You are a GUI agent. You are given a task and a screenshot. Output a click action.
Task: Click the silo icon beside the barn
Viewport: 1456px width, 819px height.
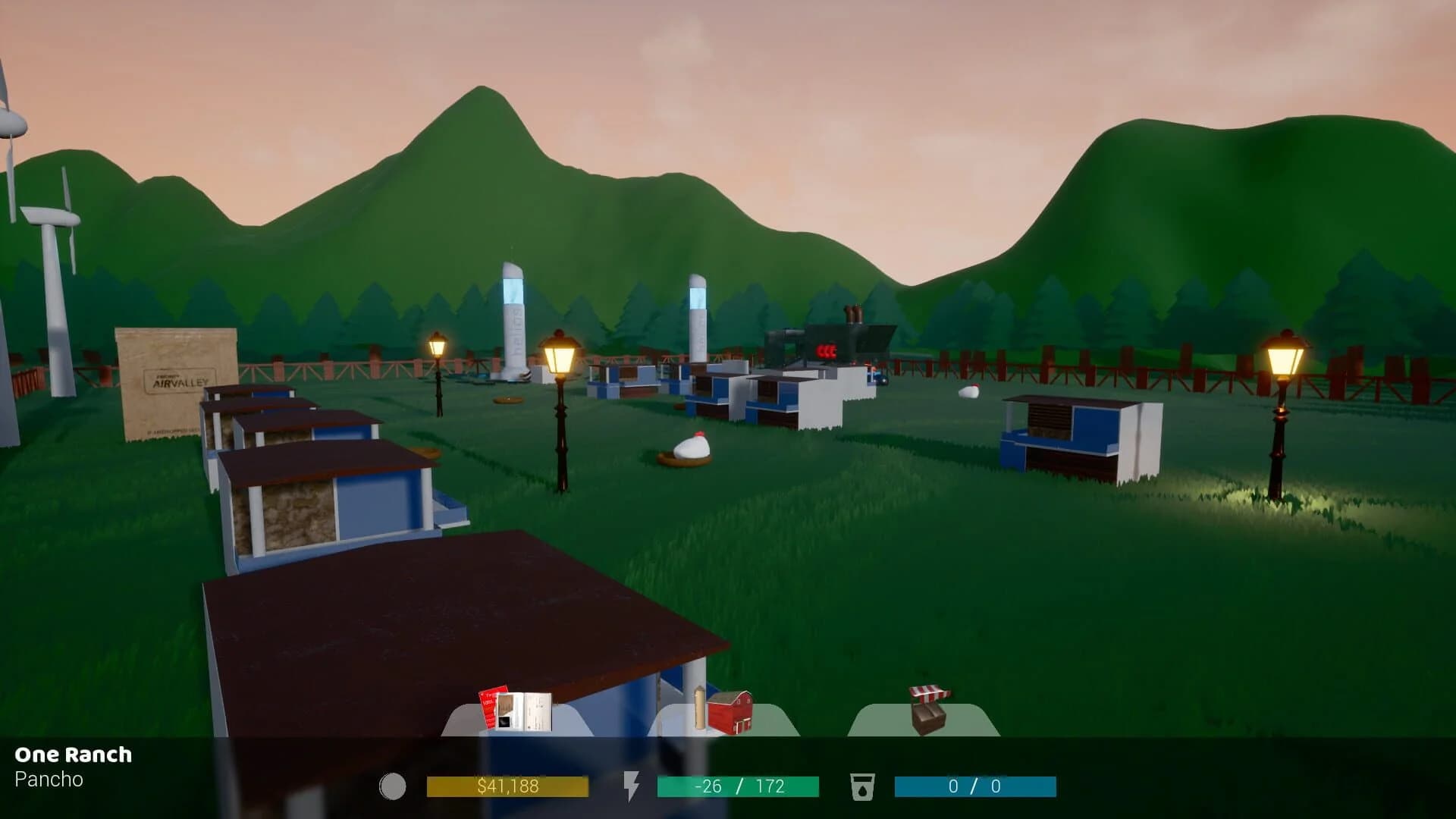coord(698,708)
